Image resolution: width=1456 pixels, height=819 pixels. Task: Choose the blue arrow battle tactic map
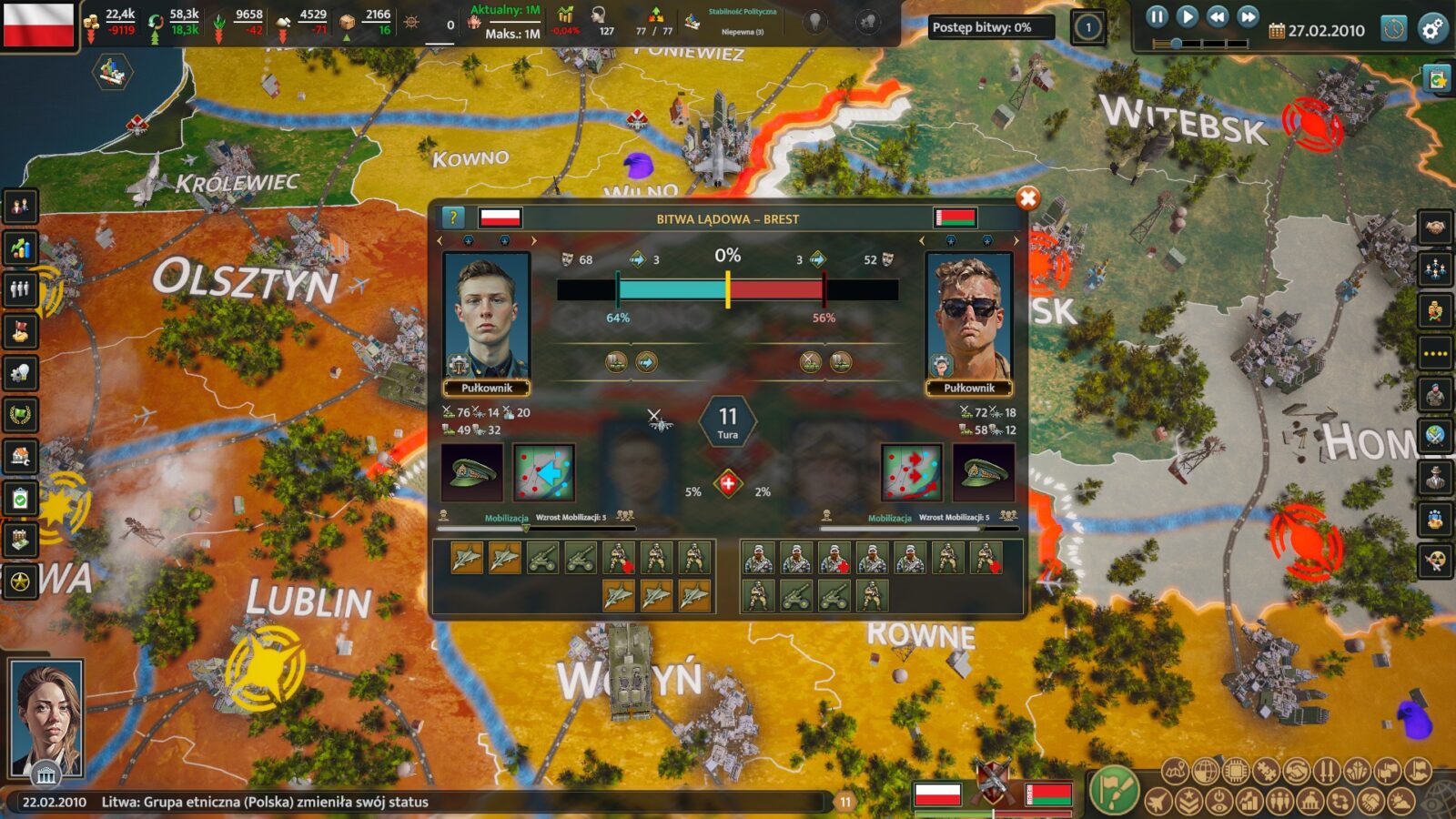(543, 472)
